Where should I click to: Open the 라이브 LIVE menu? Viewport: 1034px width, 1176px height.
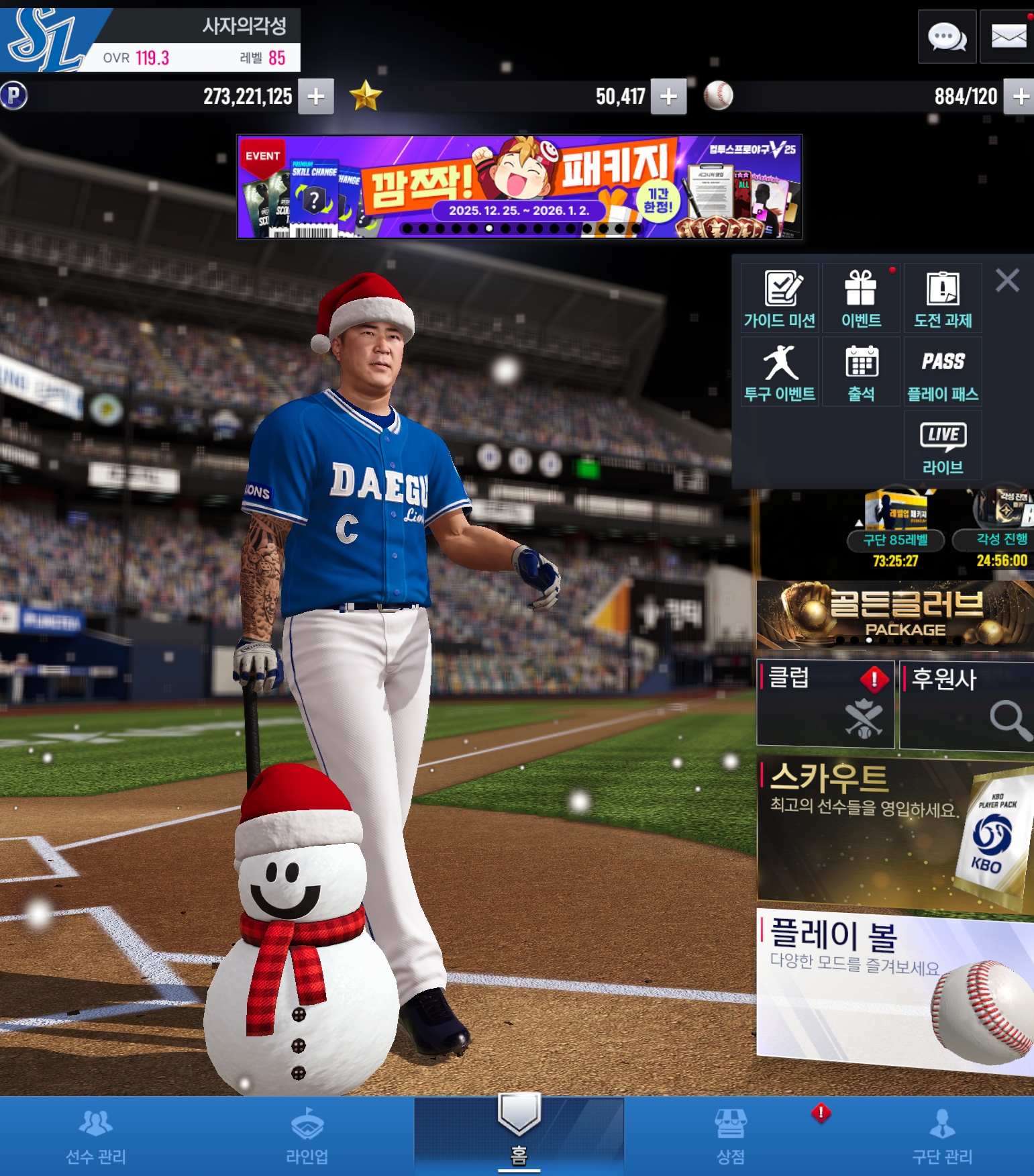(x=943, y=446)
